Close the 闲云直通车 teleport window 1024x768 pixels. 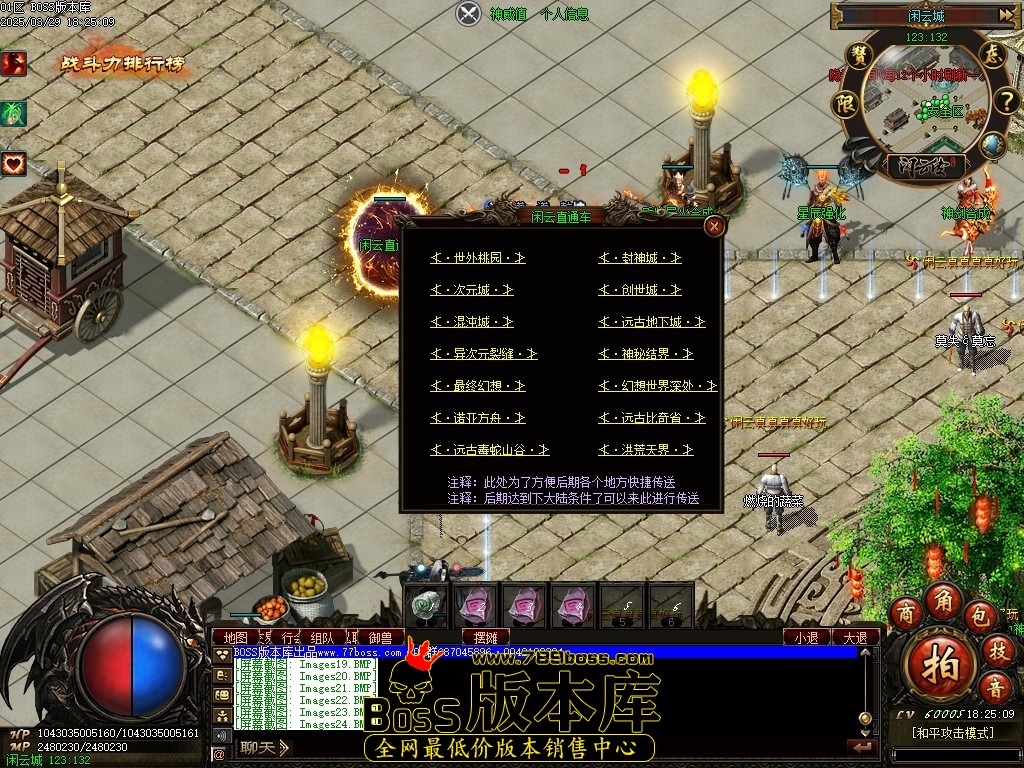(x=714, y=226)
